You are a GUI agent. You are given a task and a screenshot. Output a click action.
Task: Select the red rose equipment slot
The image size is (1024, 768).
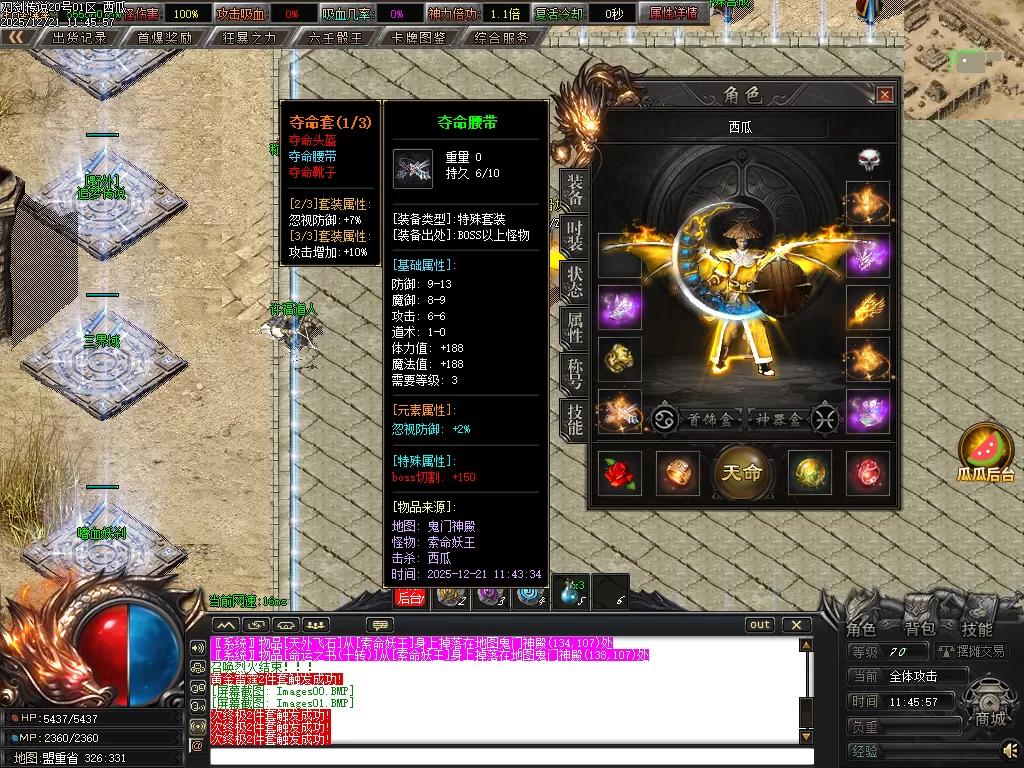pos(619,473)
